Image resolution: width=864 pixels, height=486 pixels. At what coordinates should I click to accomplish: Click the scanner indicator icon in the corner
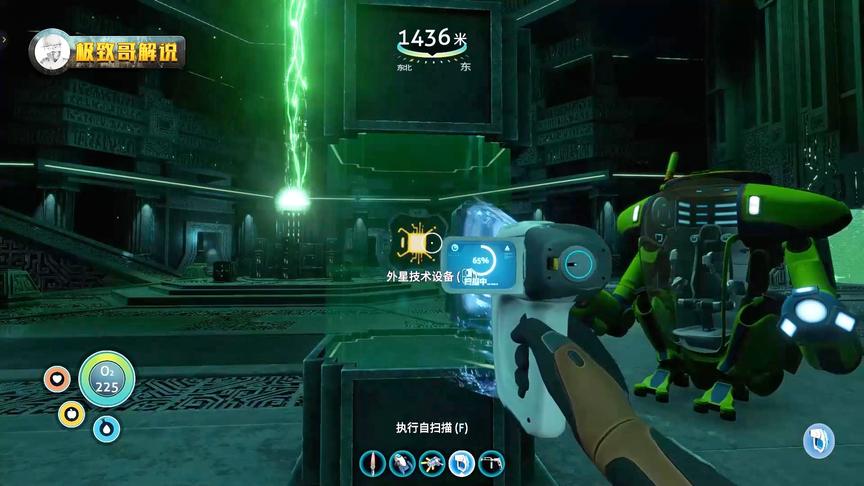coord(818,441)
